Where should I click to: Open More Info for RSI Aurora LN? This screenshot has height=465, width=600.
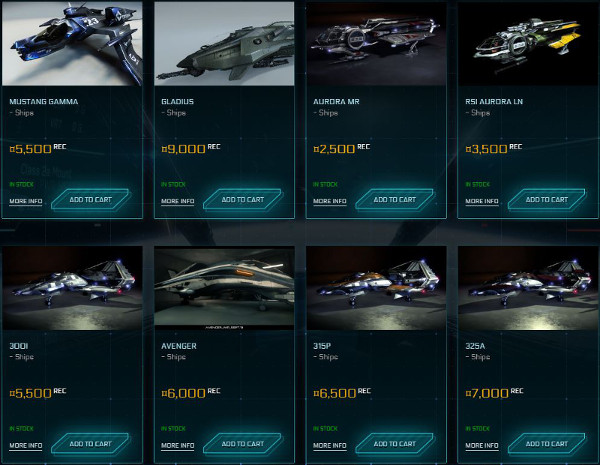481,201
